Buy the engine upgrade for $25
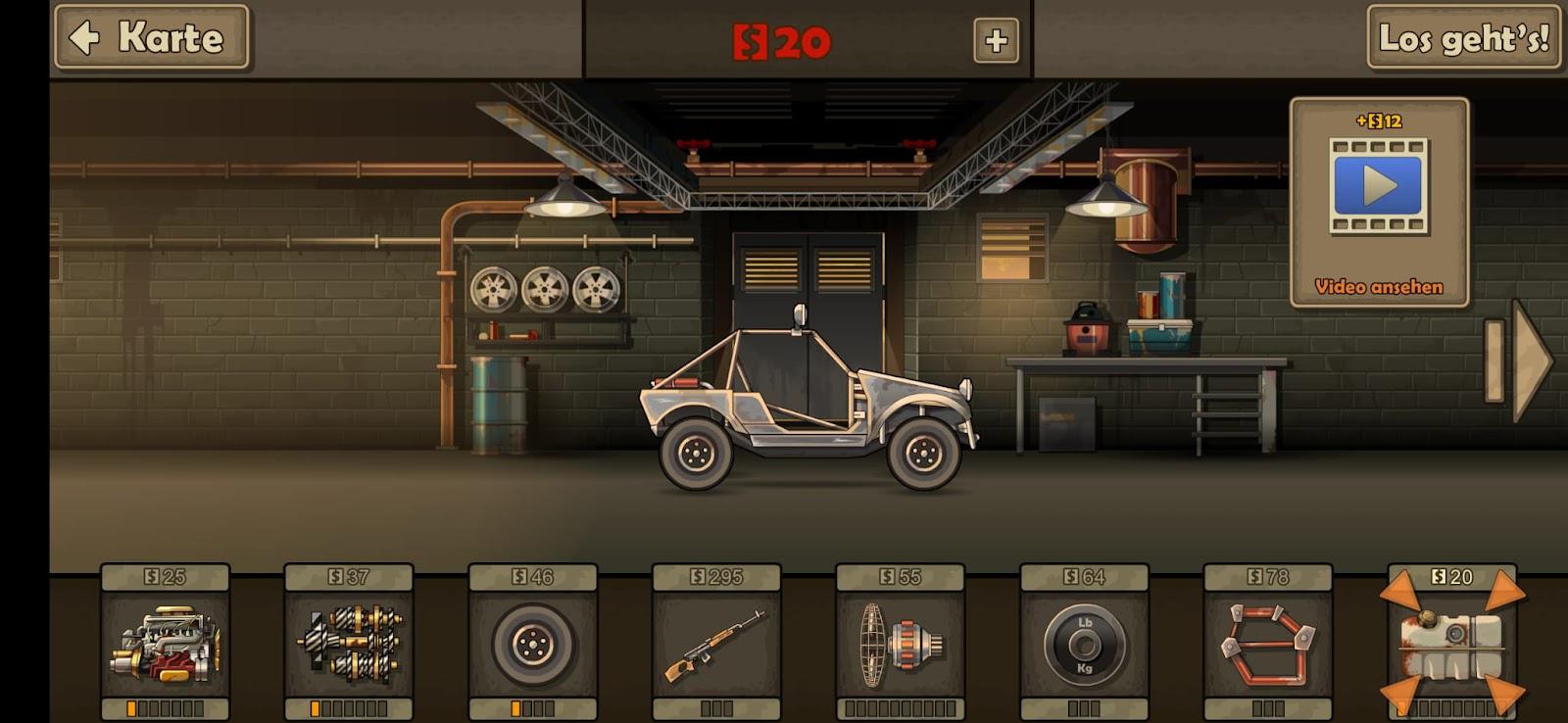 point(165,644)
